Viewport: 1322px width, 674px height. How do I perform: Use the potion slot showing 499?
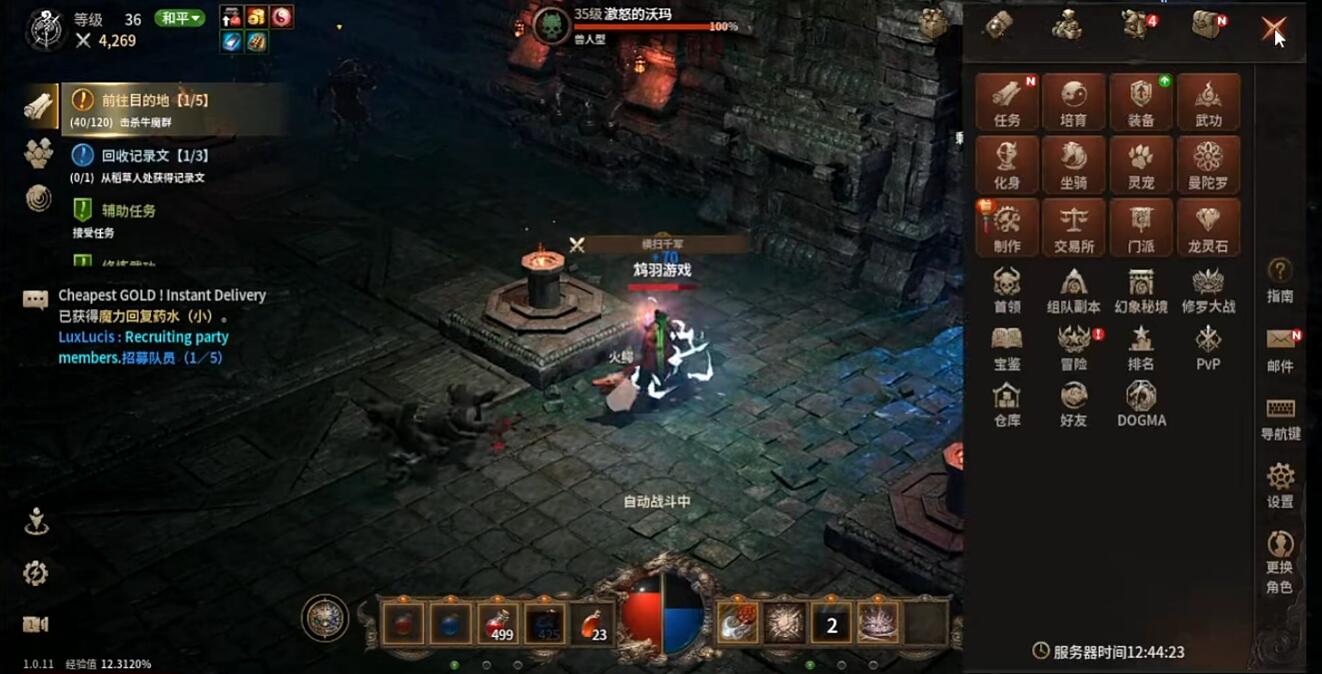498,623
